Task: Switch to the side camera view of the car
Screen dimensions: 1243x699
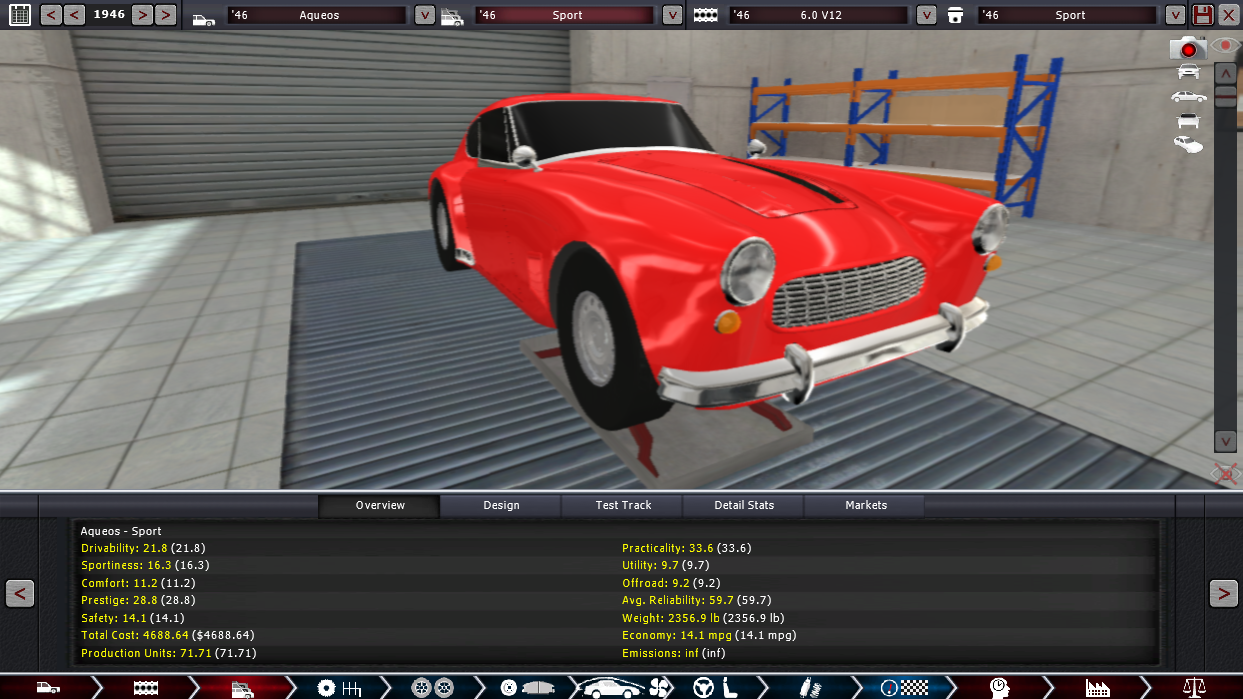Action: pyautogui.click(x=1188, y=96)
